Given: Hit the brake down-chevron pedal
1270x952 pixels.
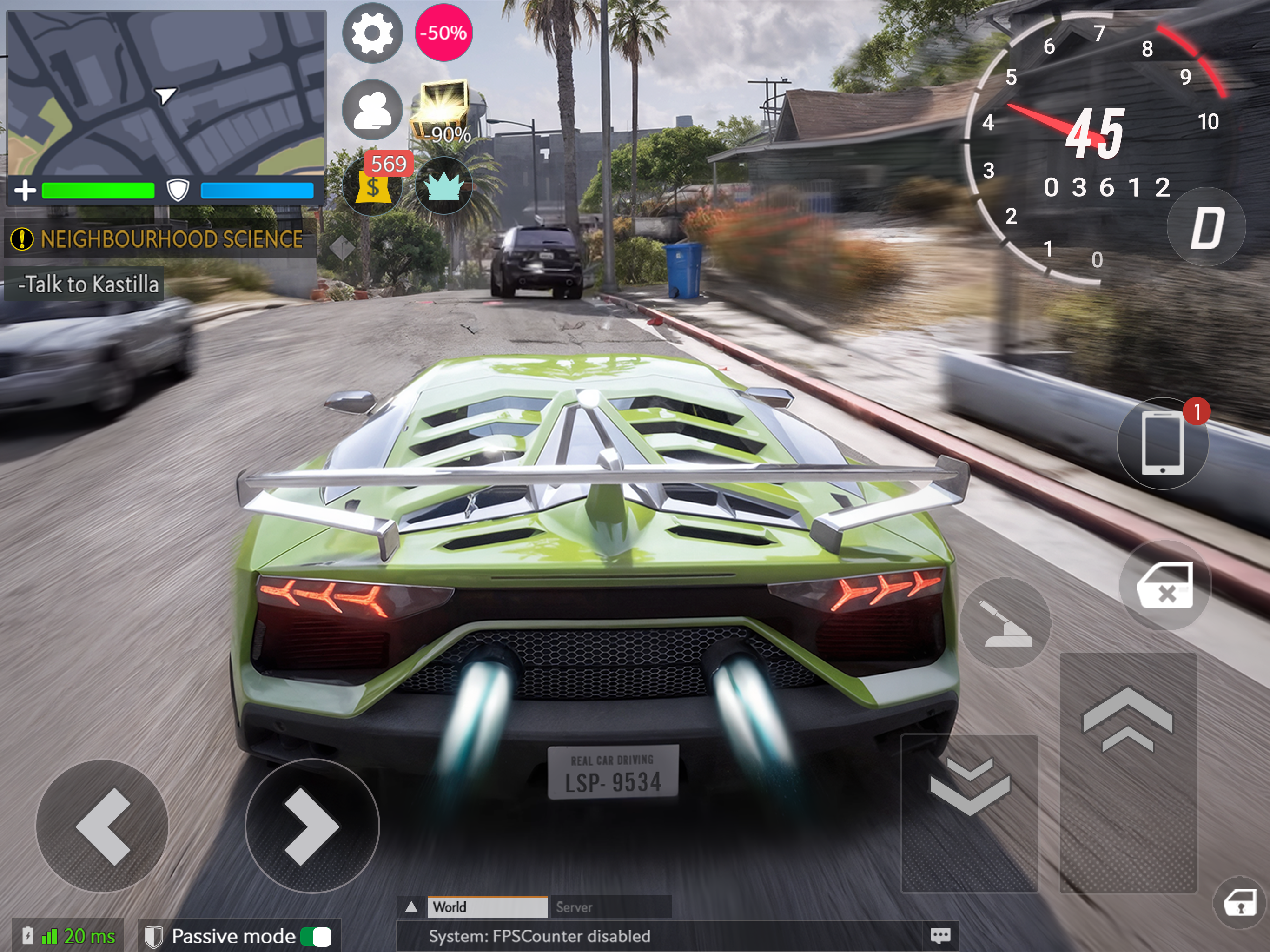Looking at the screenshot, I should tap(970, 813).
